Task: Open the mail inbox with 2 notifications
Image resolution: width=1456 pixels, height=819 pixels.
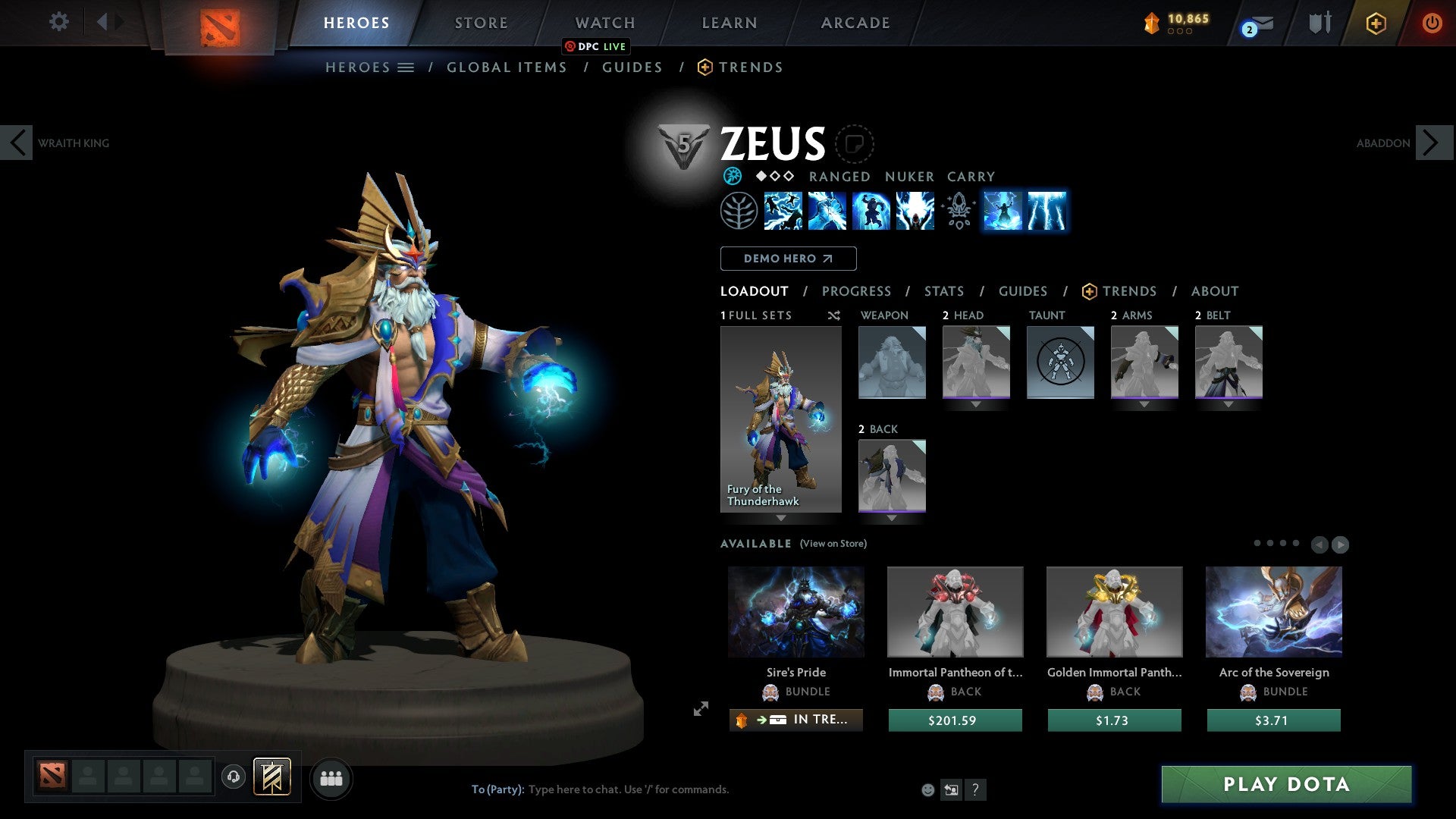Action: point(1251,24)
